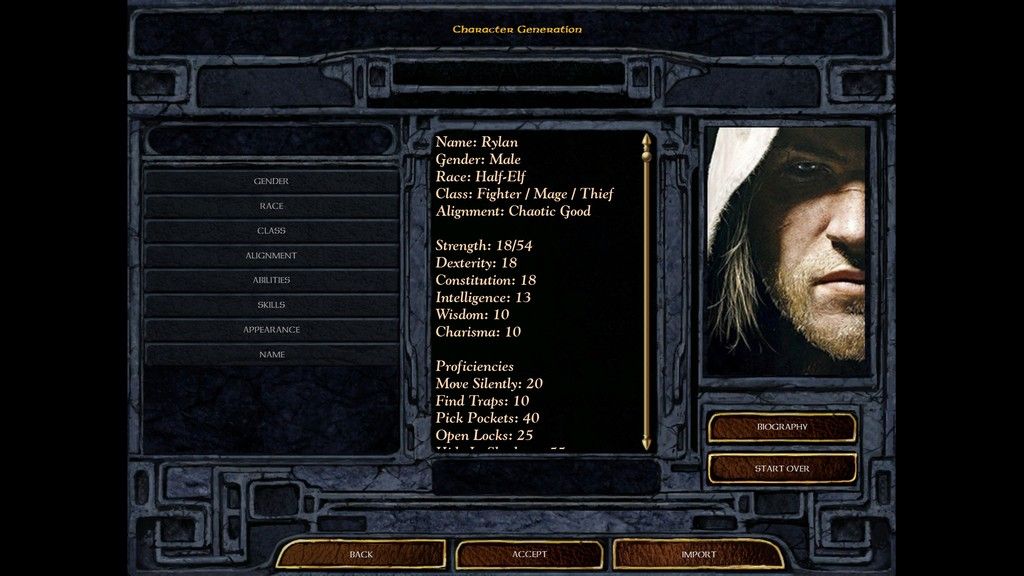Viewport: 1024px width, 576px height.
Task: Open the character Biography
Action: coord(782,427)
